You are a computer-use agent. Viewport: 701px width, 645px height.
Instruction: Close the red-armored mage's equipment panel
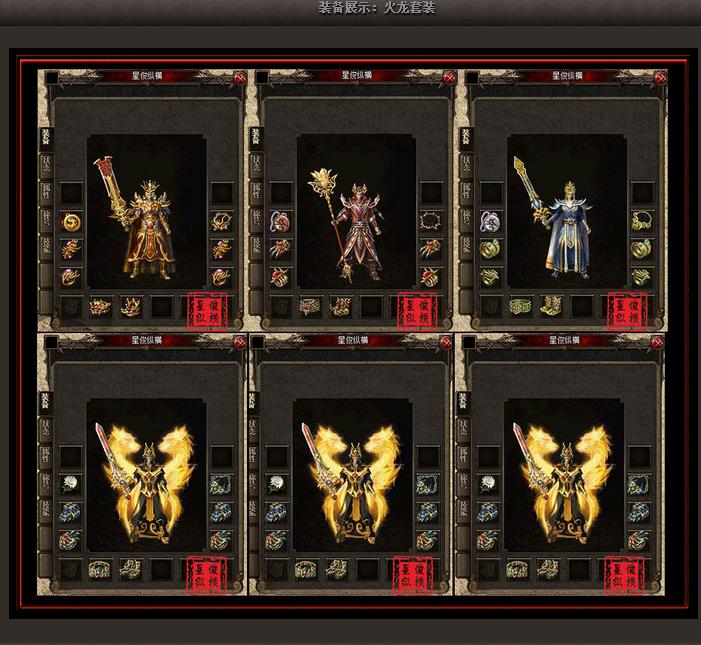(450, 78)
